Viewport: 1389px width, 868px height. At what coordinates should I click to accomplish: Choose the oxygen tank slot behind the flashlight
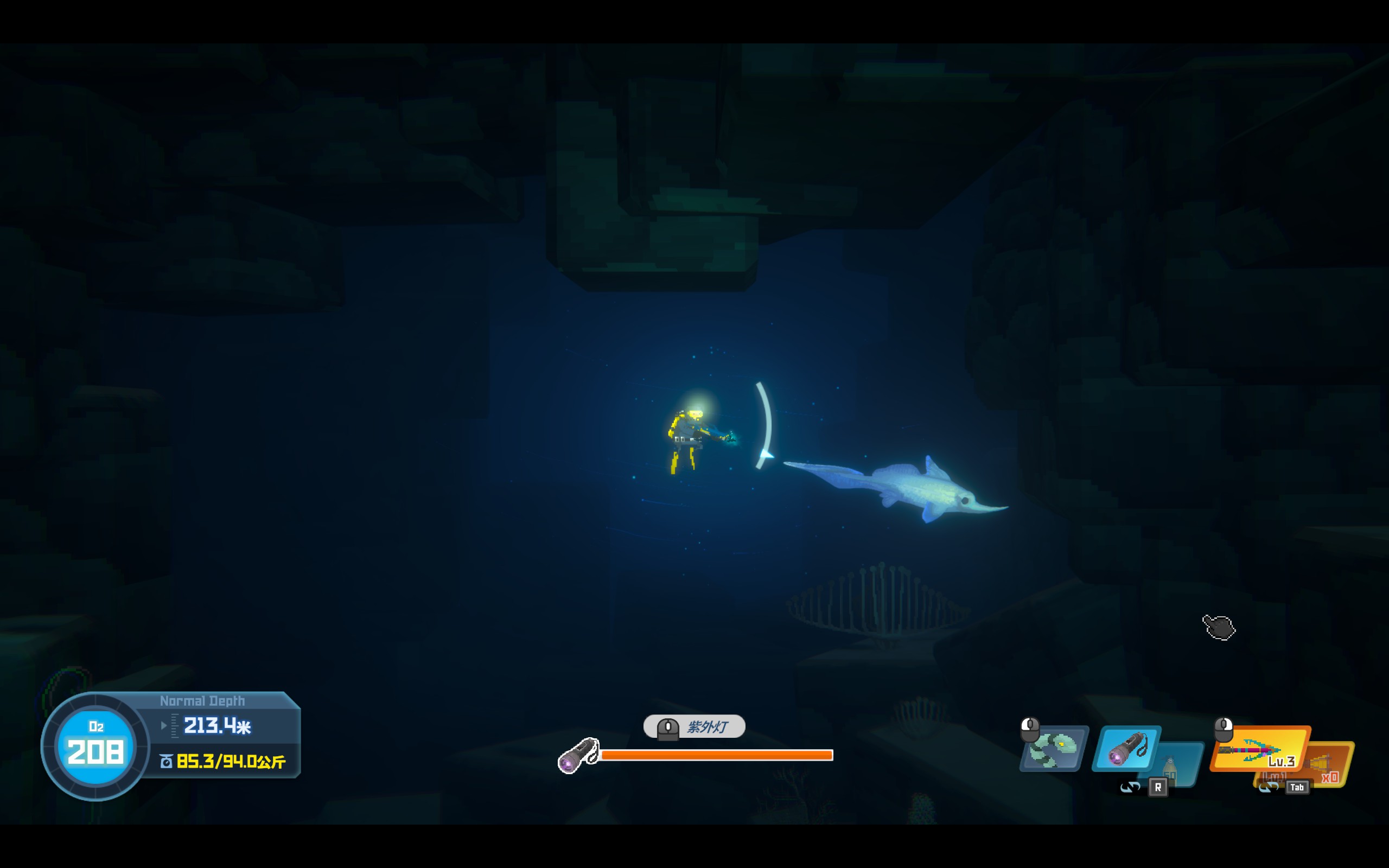click(1178, 766)
